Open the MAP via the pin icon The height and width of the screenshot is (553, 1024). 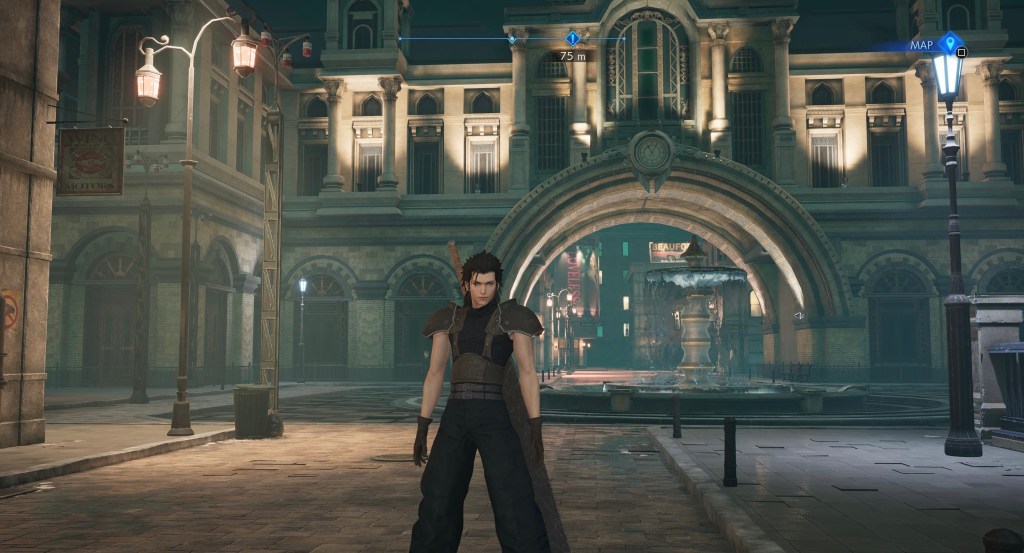(949, 43)
